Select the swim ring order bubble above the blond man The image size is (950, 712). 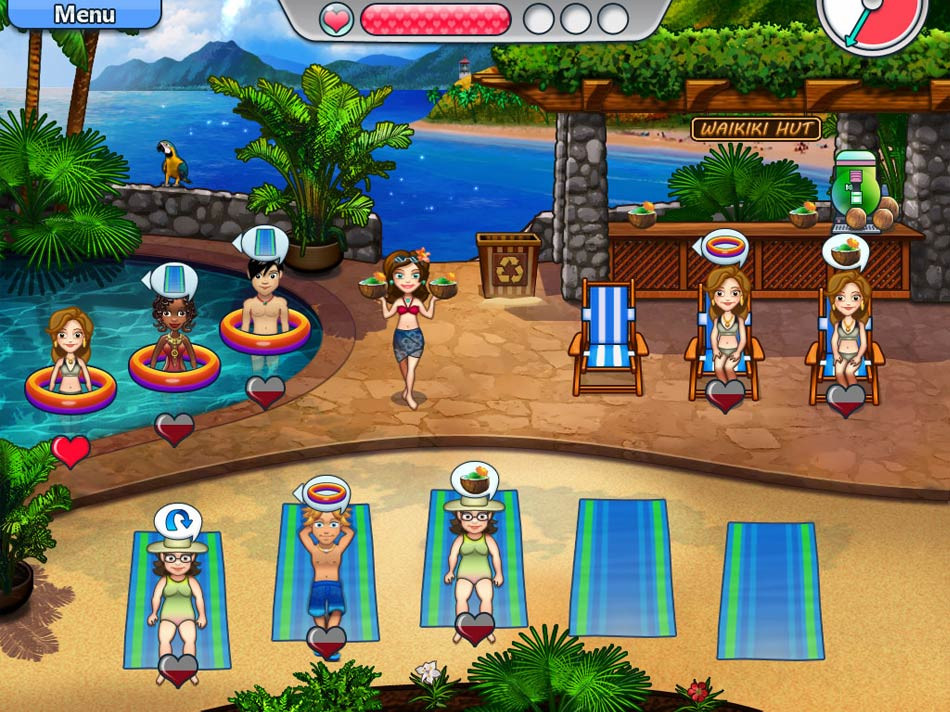coord(325,492)
